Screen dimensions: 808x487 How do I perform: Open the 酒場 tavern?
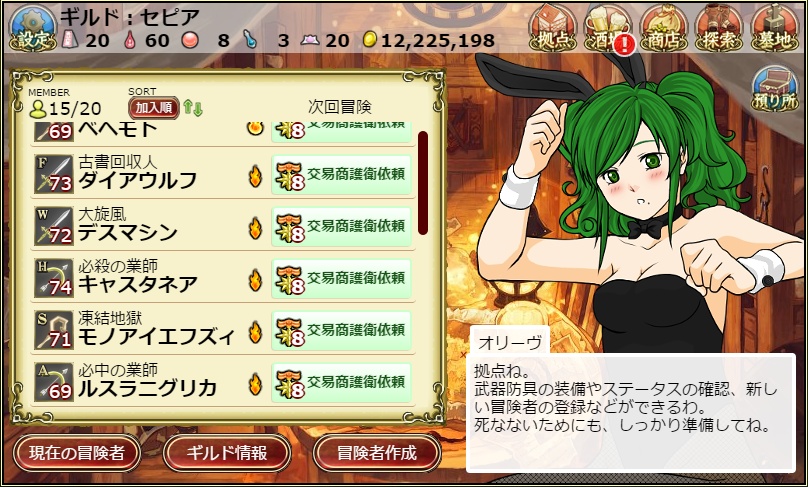(610, 29)
